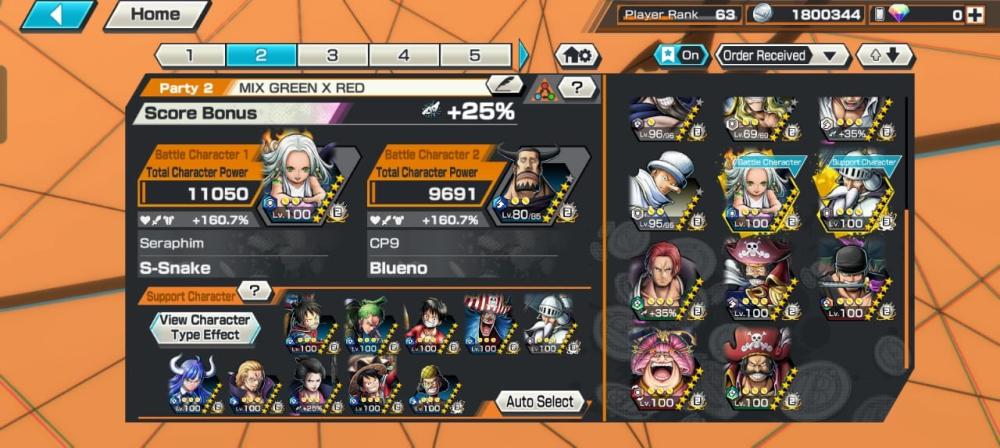
Task: Open the Order Received sort dropdown
Action: coord(780,55)
